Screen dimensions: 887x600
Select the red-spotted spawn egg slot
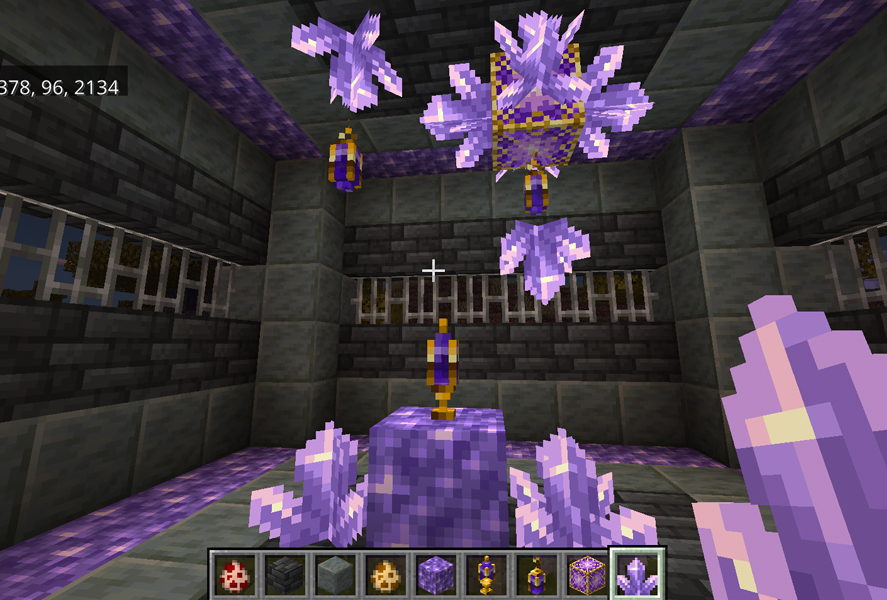(232, 575)
